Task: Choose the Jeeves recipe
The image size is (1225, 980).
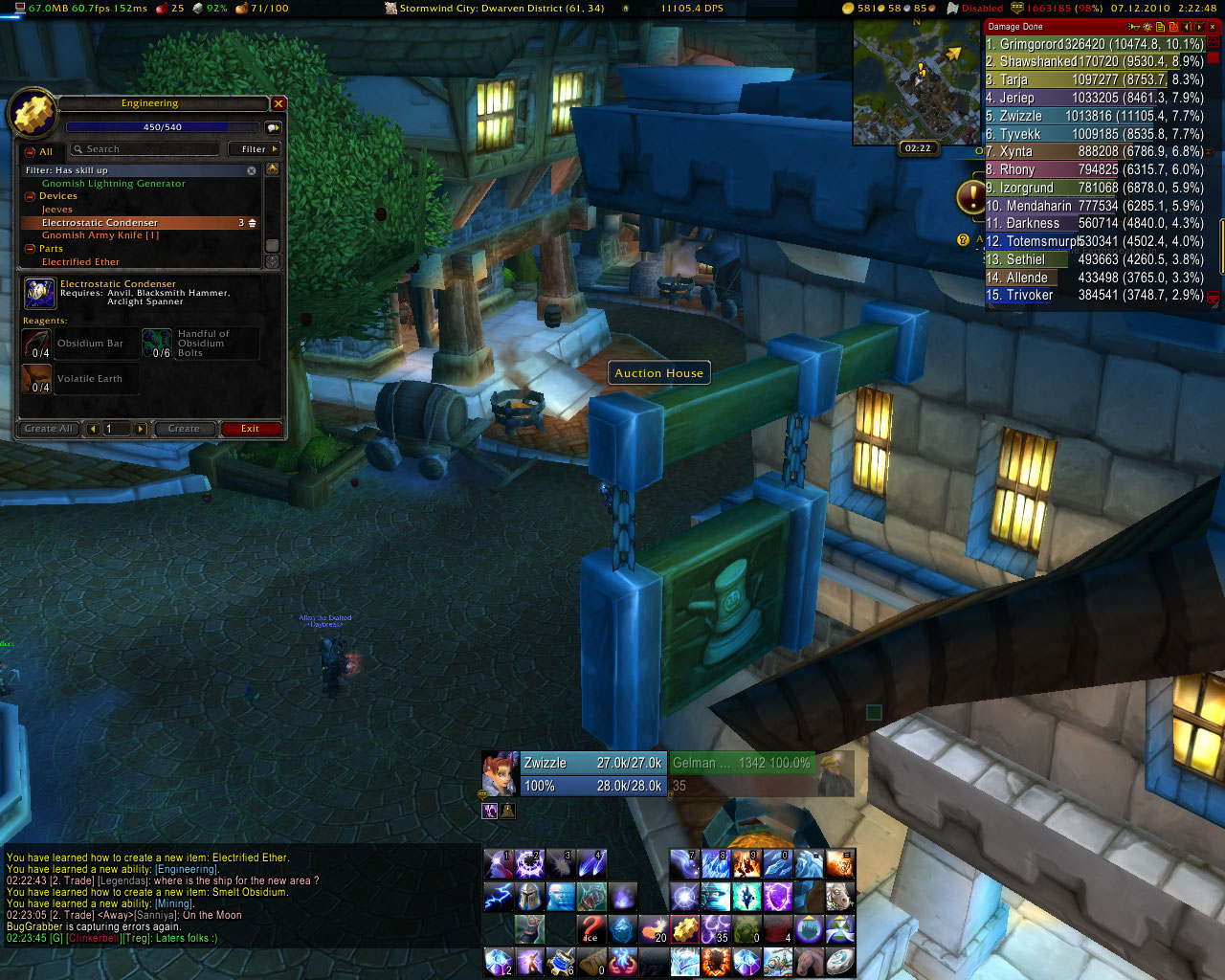Action: click(x=57, y=210)
